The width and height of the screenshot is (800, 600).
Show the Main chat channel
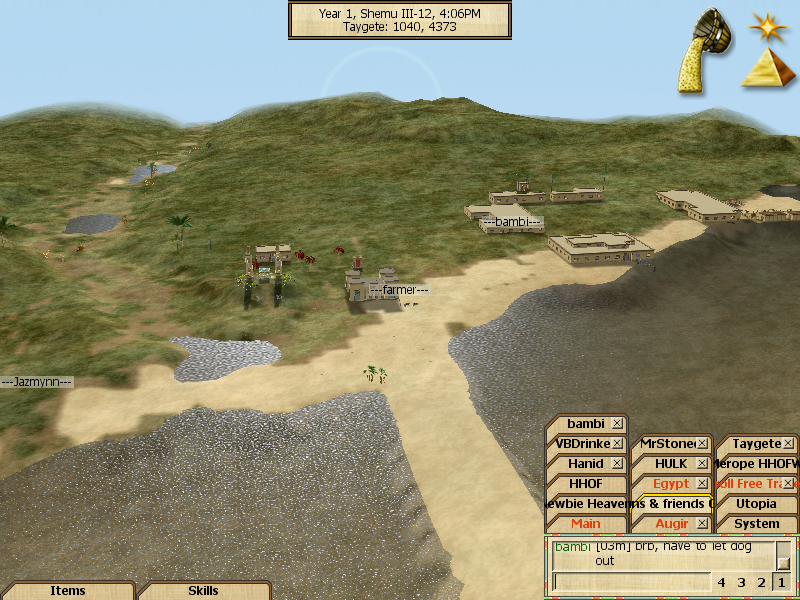[585, 524]
